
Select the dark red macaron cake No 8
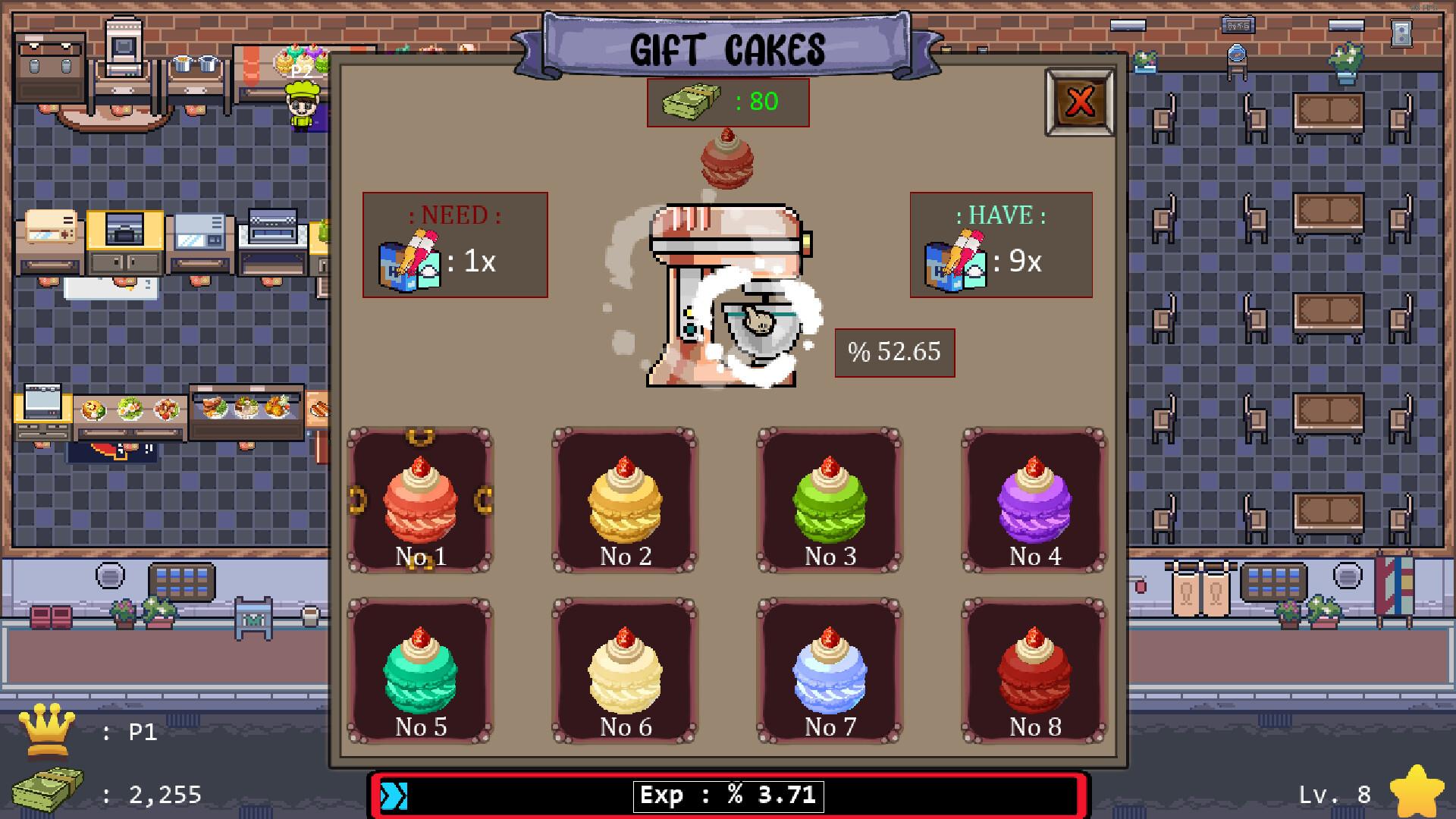[x=1031, y=671]
